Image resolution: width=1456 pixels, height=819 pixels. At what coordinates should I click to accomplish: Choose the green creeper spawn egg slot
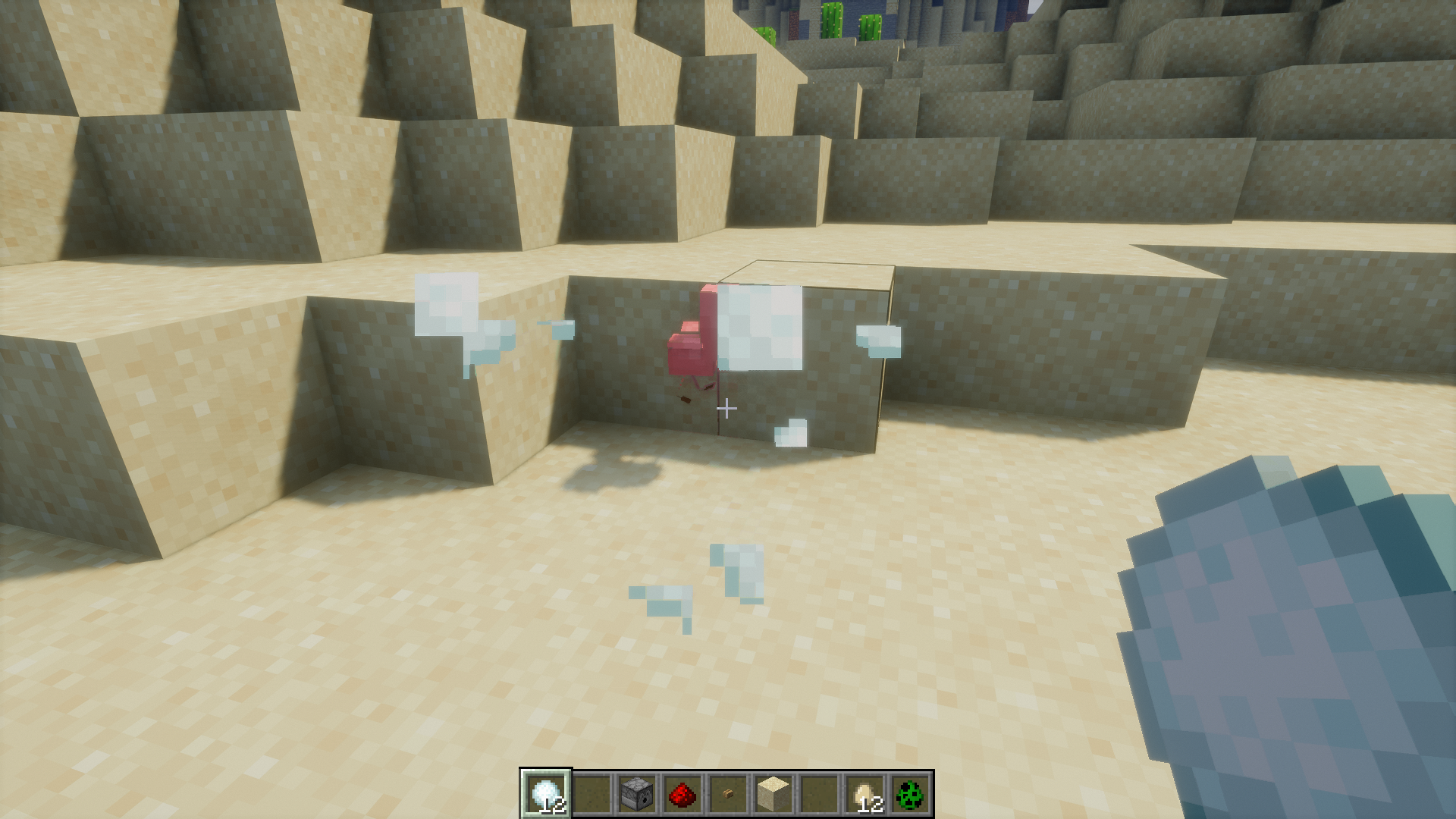(910, 794)
